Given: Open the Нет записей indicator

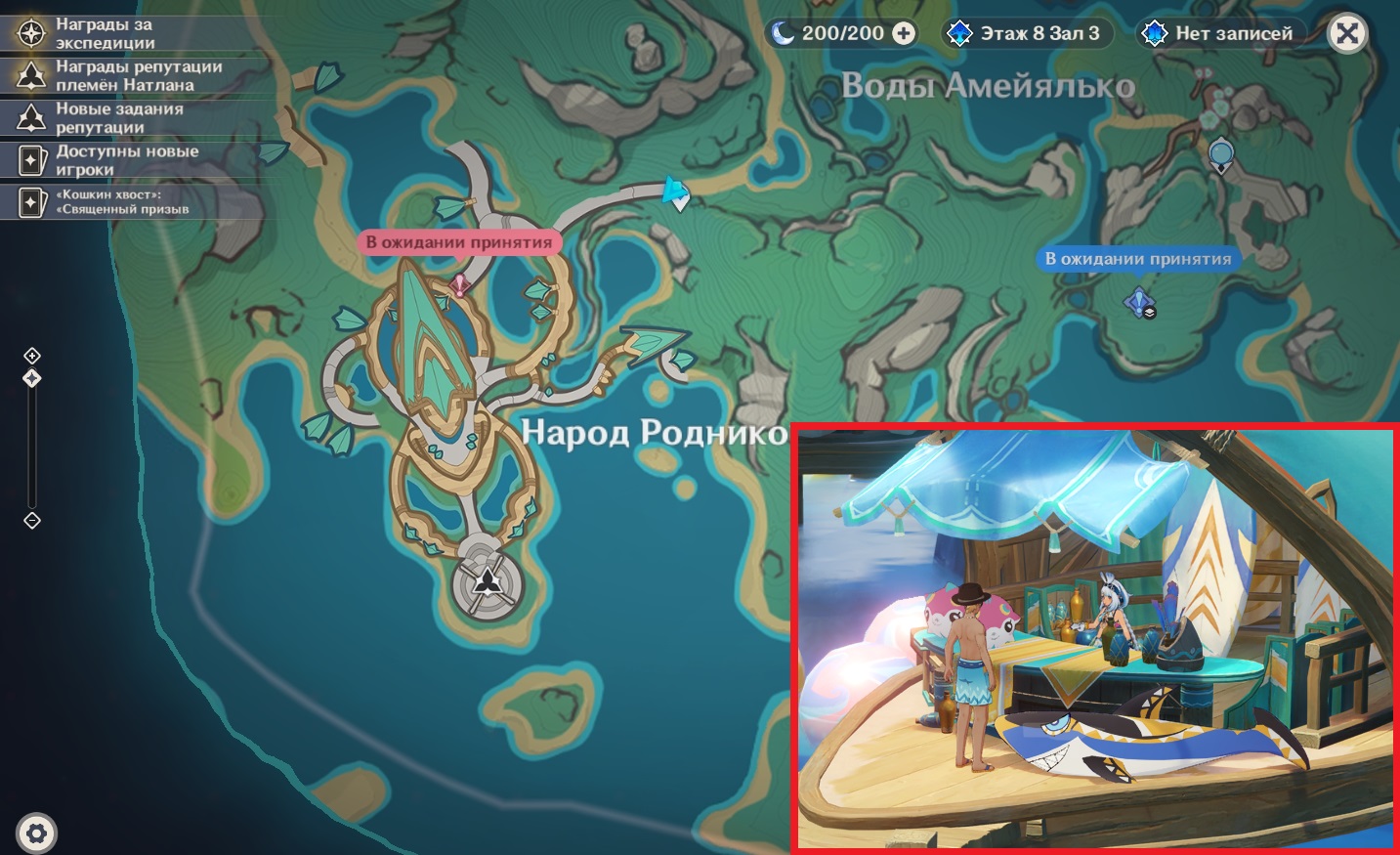Looking at the screenshot, I should pyautogui.click(x=1220, y=33).
